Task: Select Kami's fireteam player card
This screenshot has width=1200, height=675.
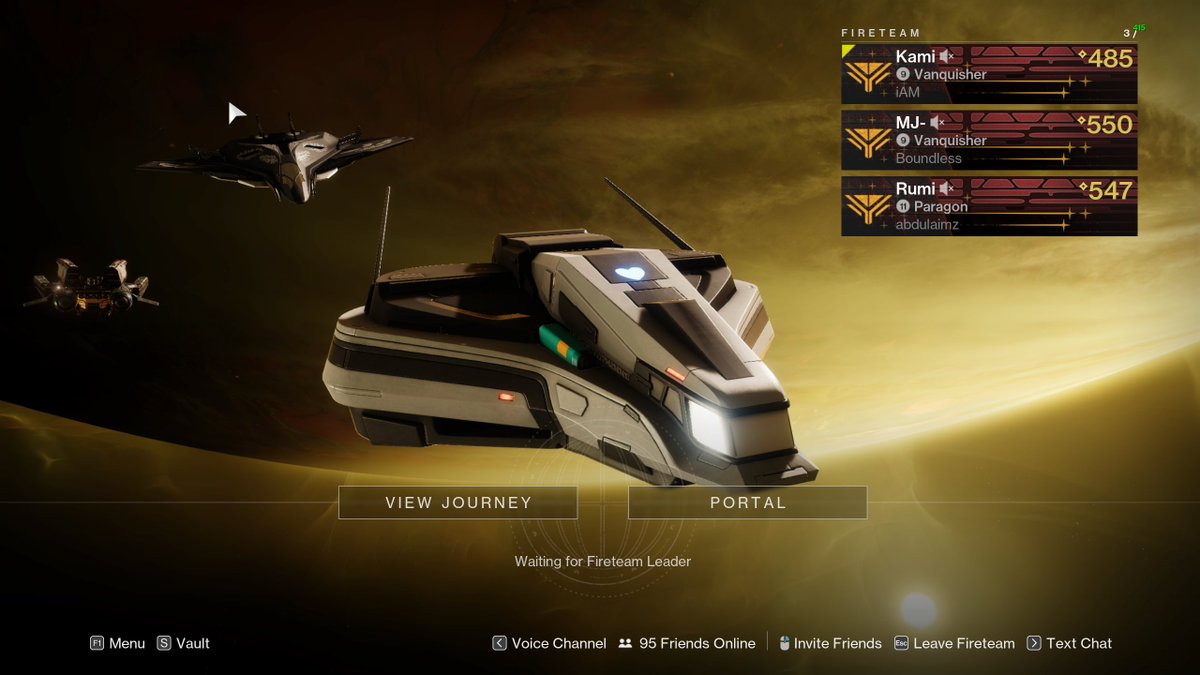Action: tap(988, 74)
